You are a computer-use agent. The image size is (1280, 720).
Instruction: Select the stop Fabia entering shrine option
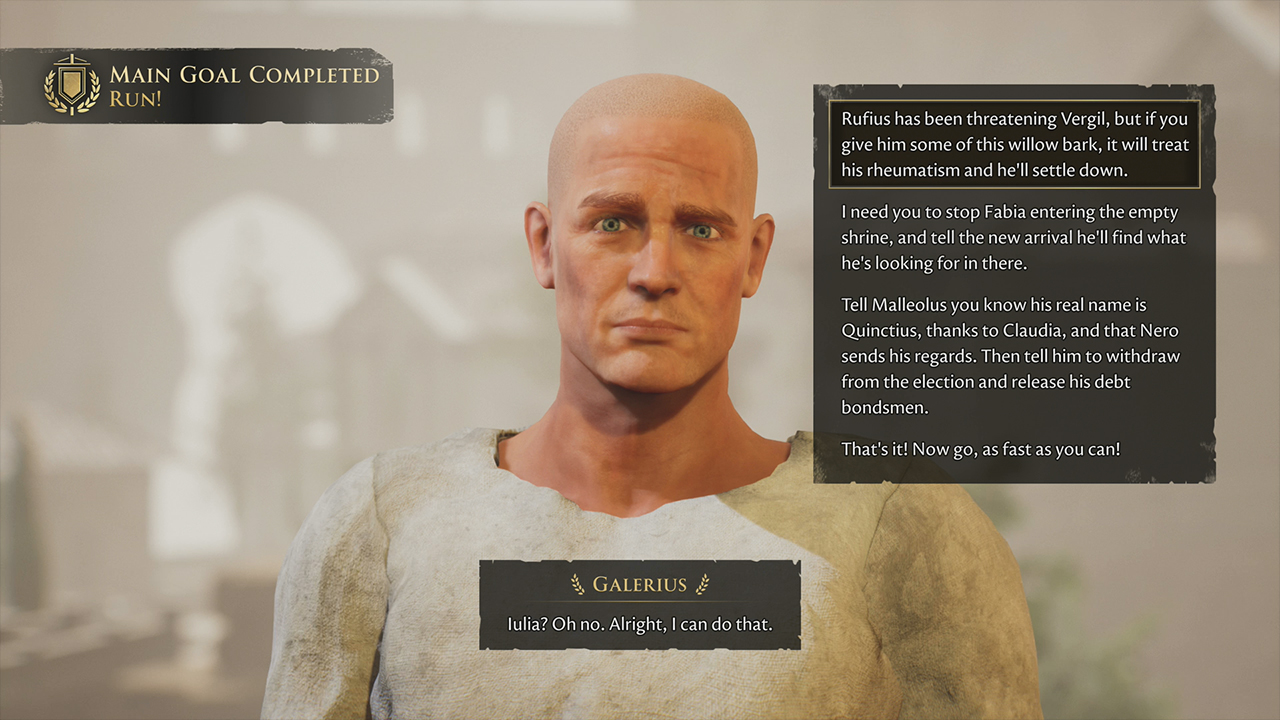pos(1014,238)
